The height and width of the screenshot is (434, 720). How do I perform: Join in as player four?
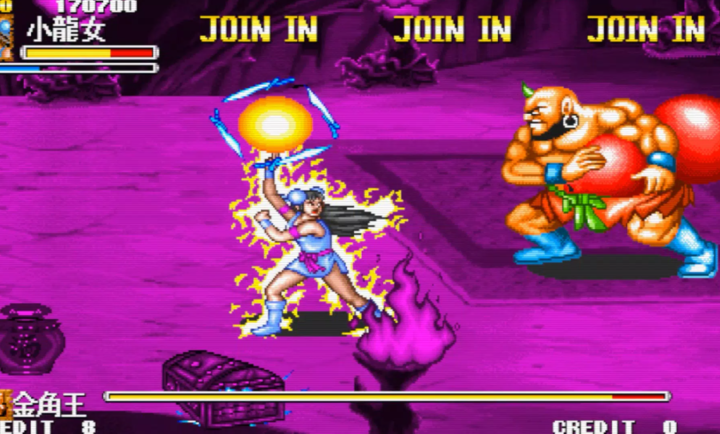[645, 29]
